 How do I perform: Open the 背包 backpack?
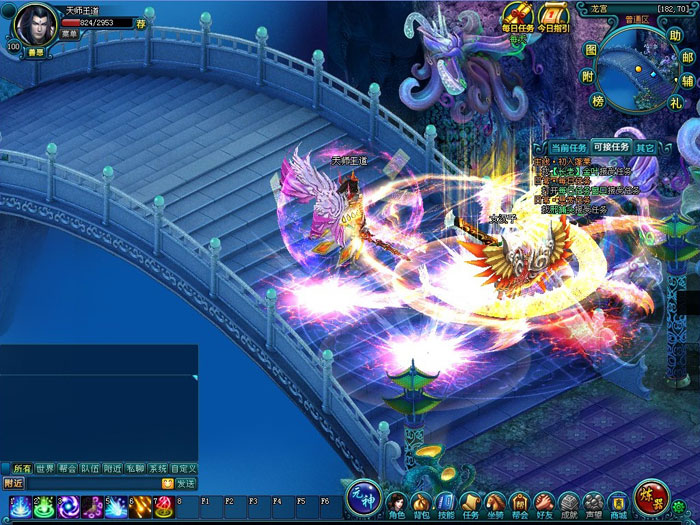[421, 504]
